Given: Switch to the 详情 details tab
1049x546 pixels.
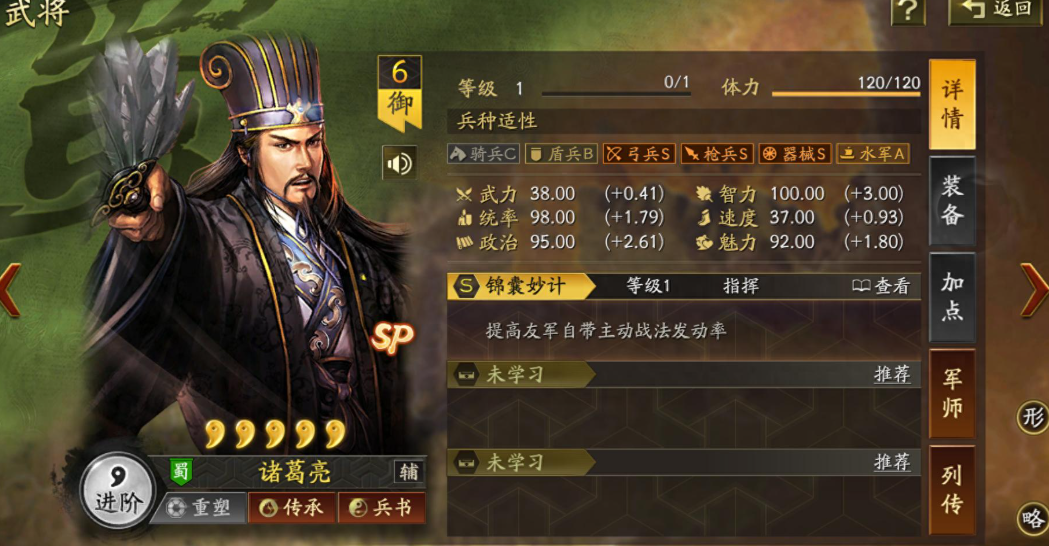Looking at the screenshot, I should tap(951, 102).
